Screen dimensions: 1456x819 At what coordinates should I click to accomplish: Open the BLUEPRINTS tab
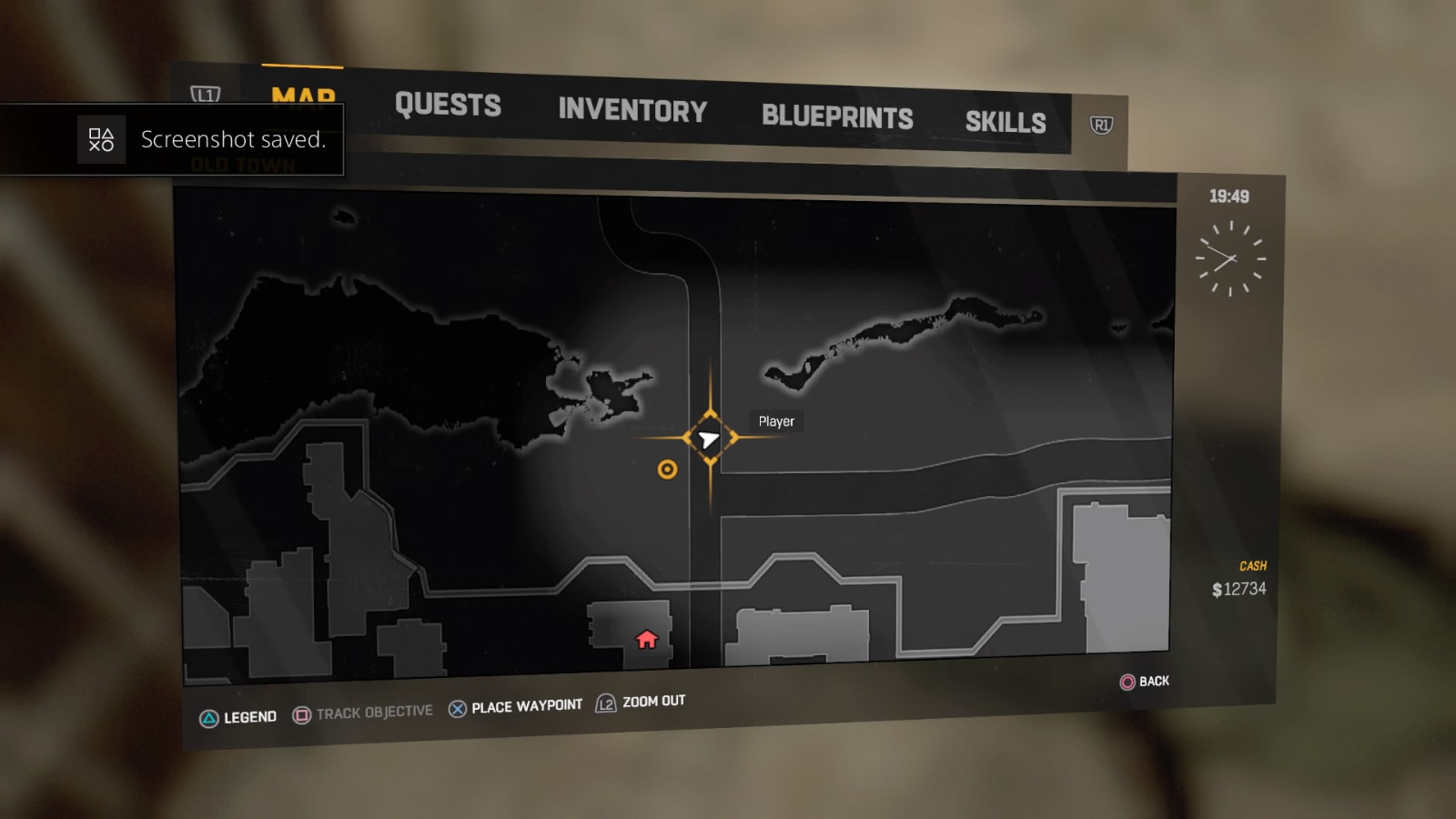click(x=837, y=117)
